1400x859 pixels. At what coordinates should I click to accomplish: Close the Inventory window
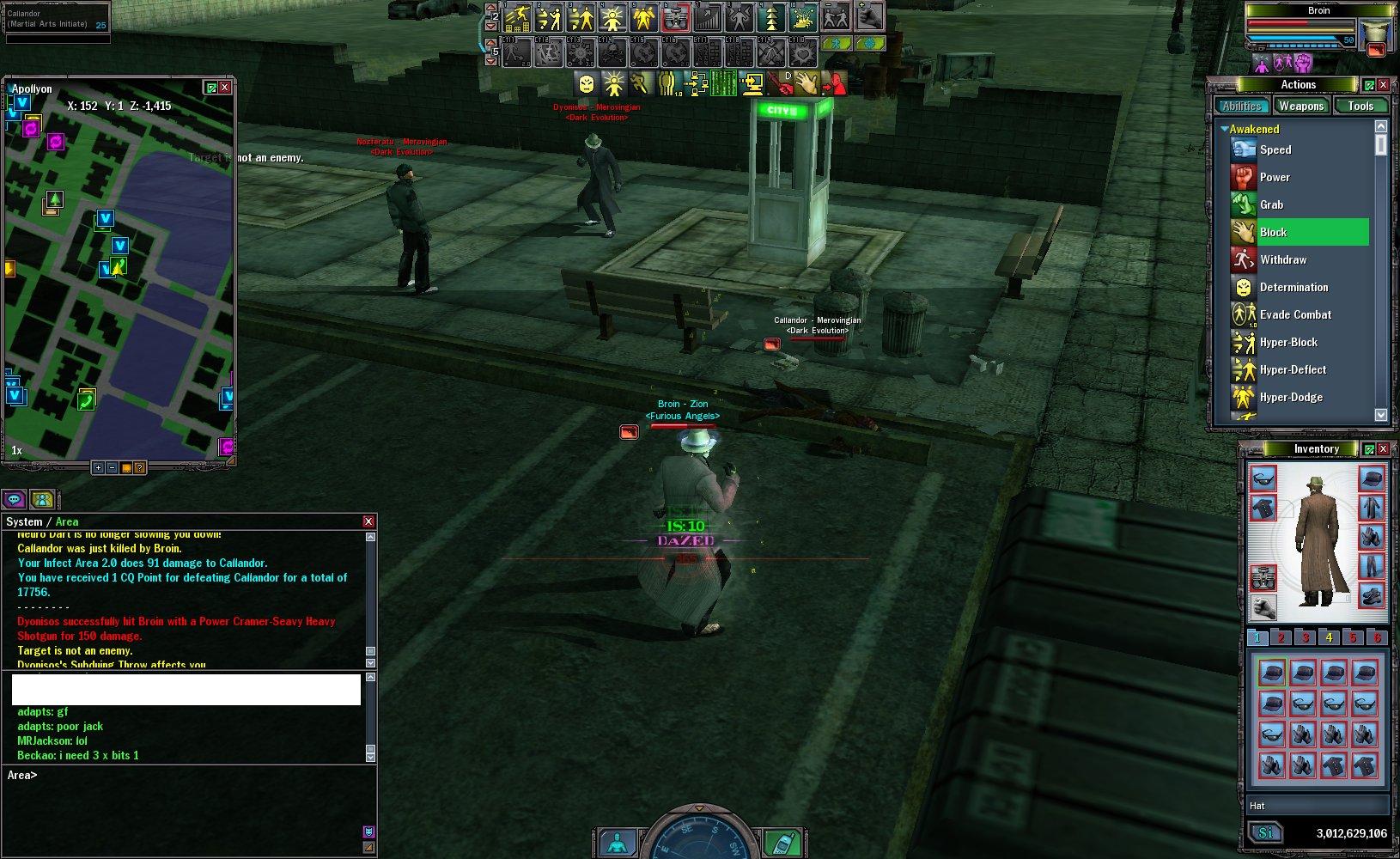coord(1383,449)
